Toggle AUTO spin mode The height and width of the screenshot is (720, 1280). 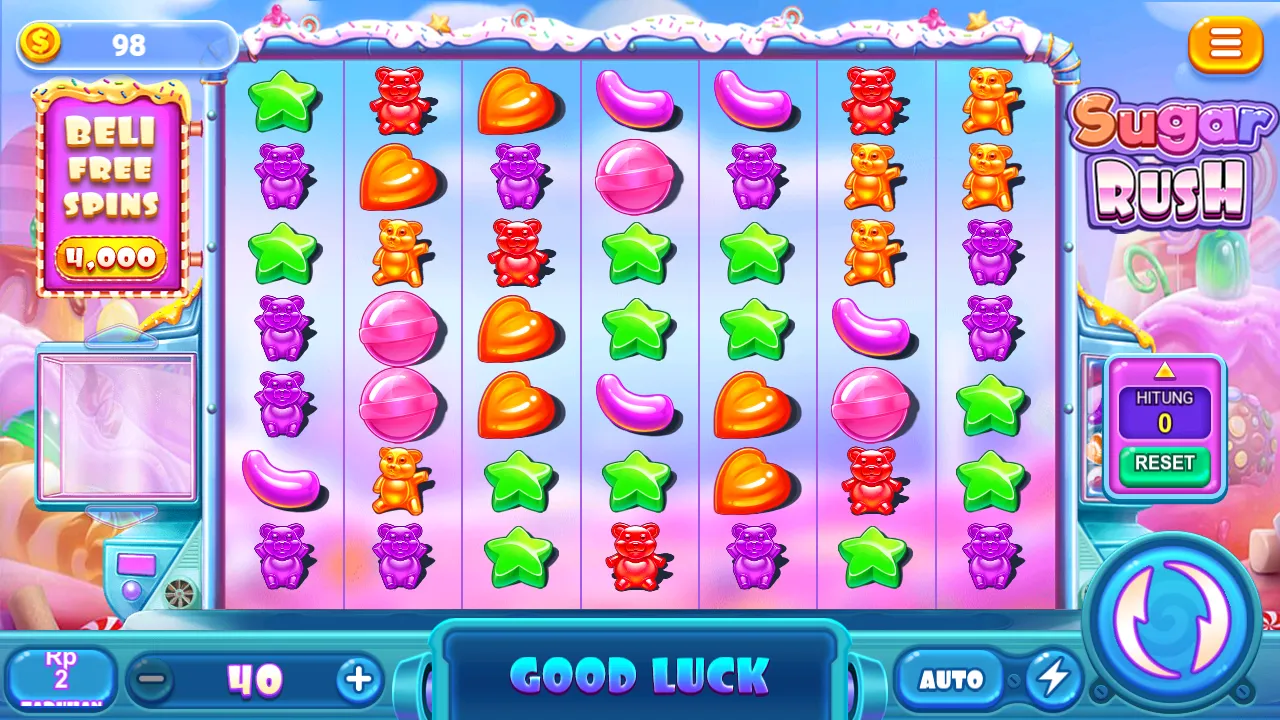pos(952,678)
